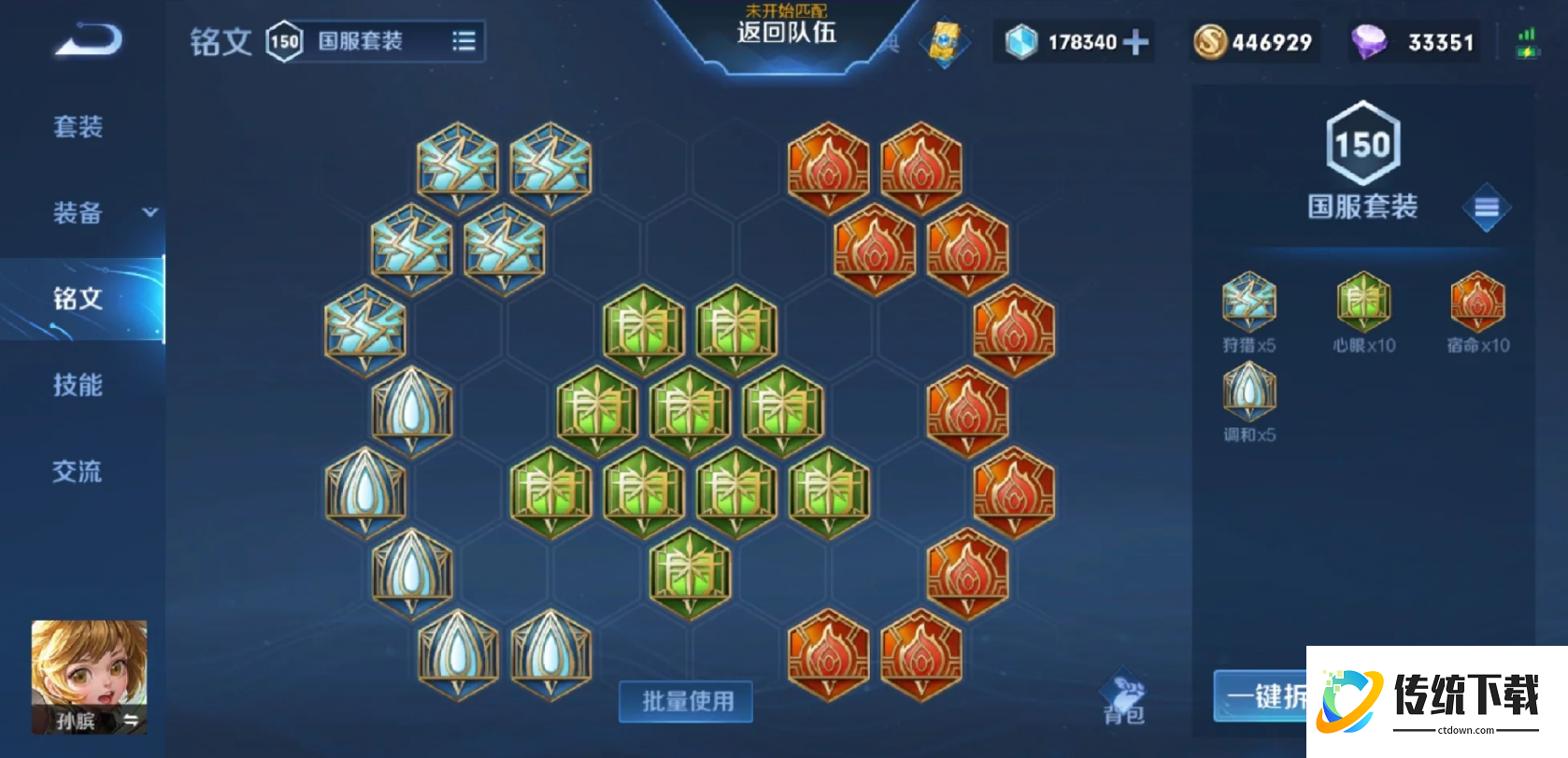Click the 孙膑 hero avatar thumbnail

tap(88, 675)
